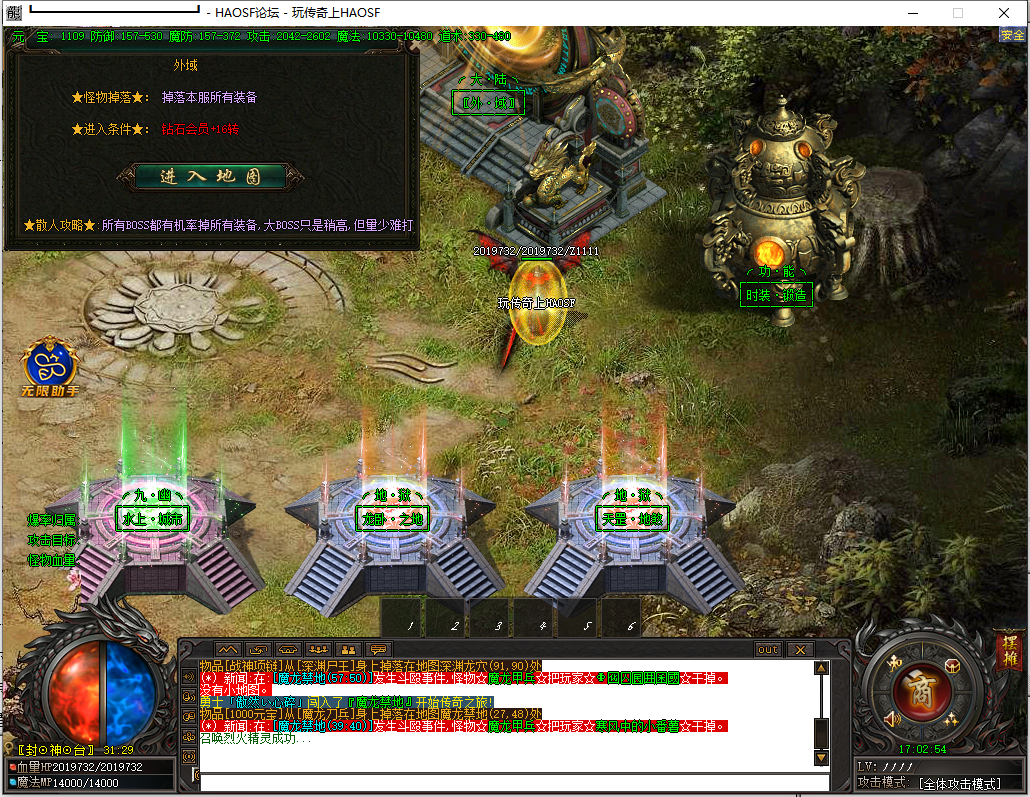Toggle the speaker sound icon

pos(893,718)
